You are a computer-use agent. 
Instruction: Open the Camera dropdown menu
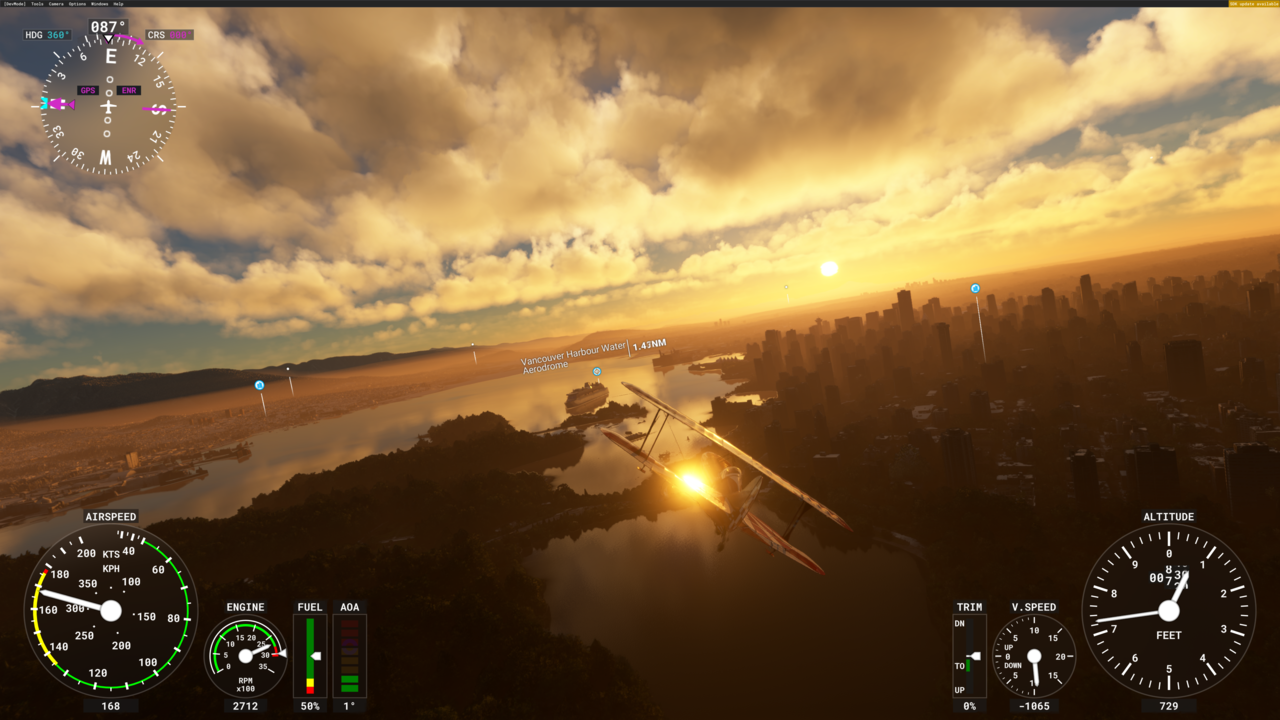[x=56, y=4]
